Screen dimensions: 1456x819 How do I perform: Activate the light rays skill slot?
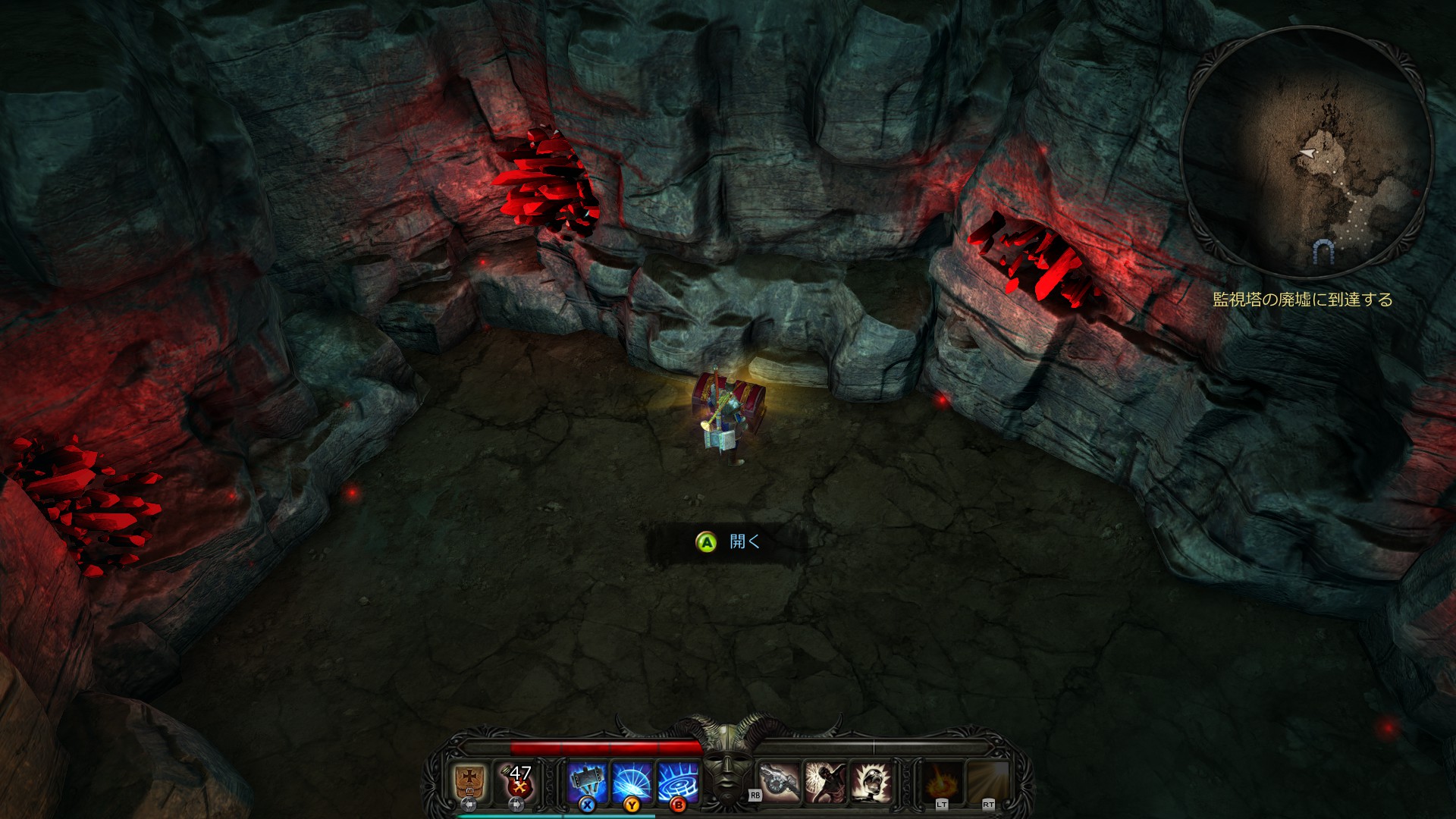click(x=988, y=782)
